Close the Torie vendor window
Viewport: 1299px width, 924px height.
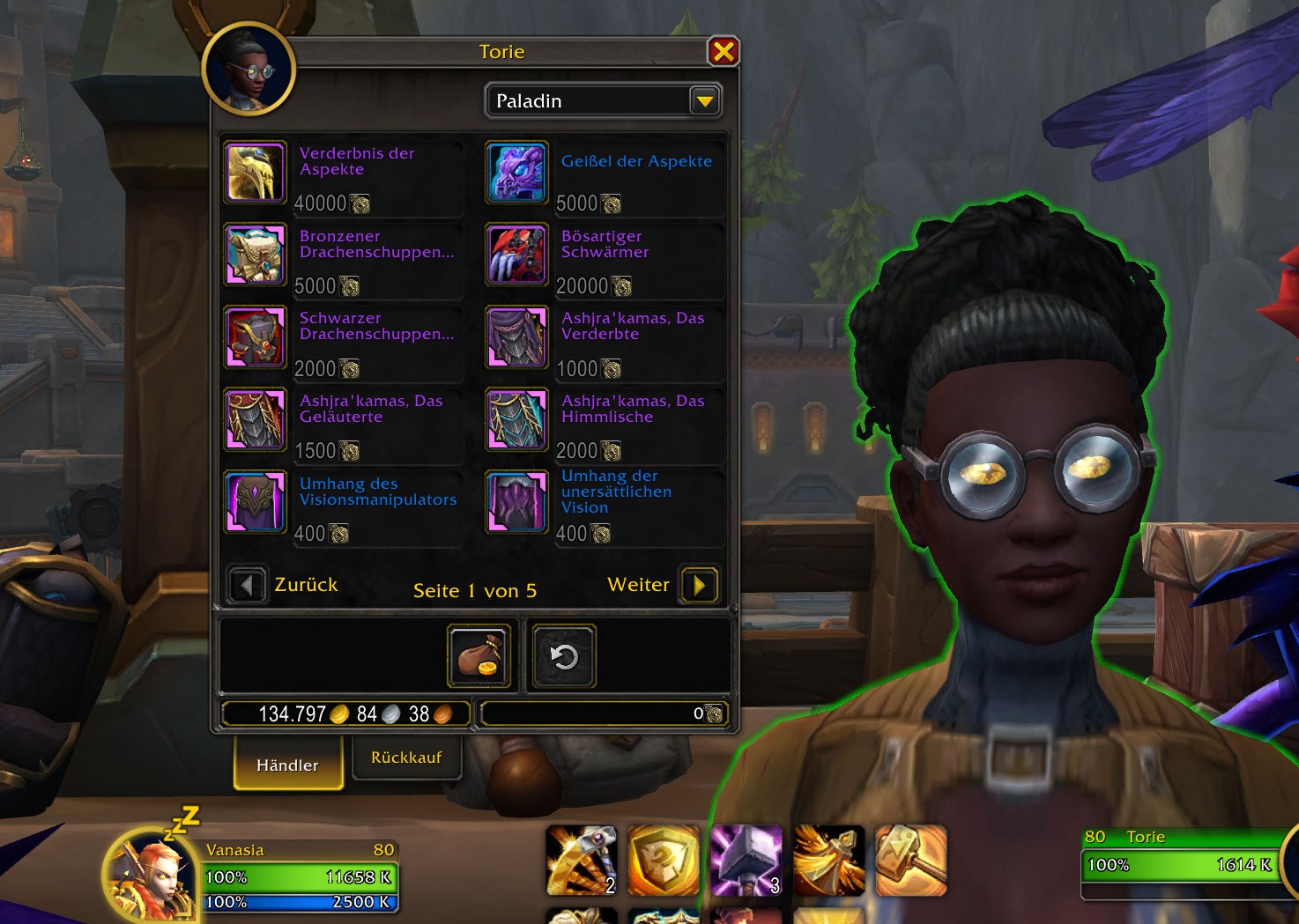click(723, 52)
